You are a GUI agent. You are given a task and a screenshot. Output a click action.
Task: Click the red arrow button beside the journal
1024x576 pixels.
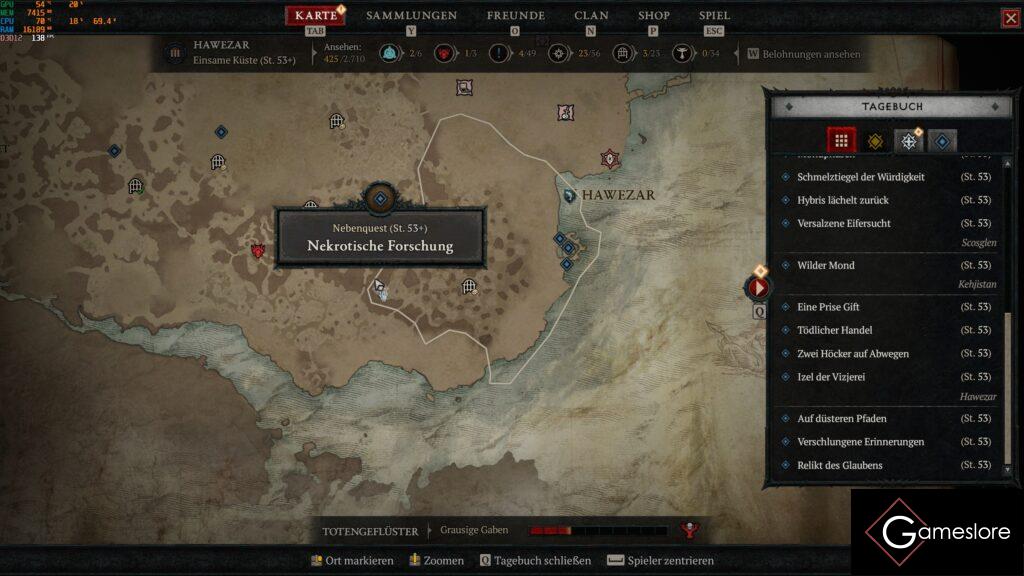click(x=758, y=288)
